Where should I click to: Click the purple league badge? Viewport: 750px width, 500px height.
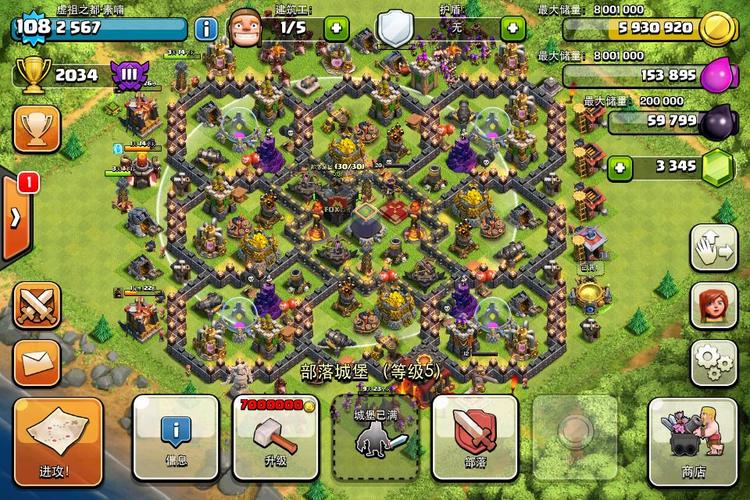tap(130, 75)
